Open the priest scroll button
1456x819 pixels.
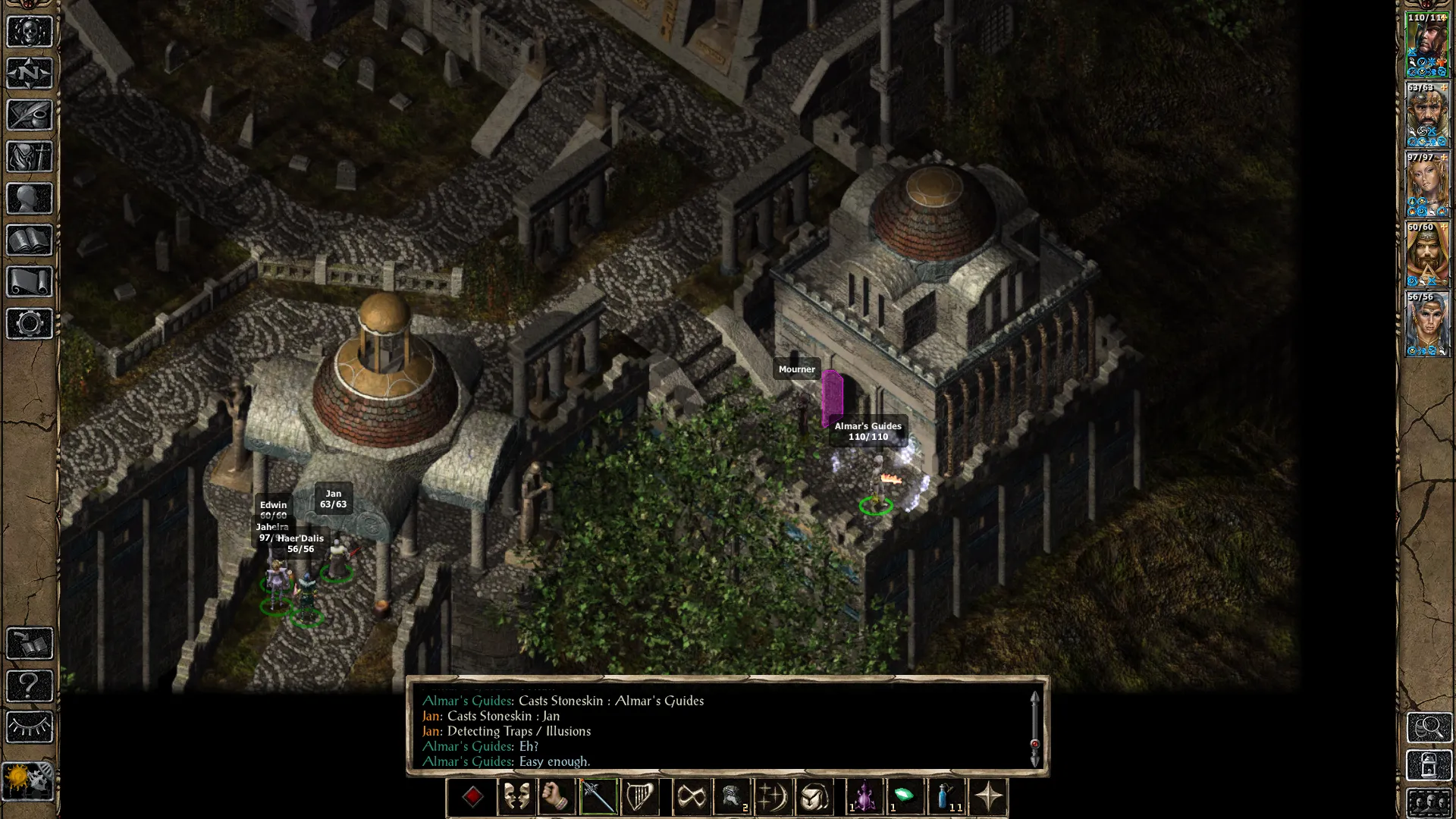click(30, 282)
